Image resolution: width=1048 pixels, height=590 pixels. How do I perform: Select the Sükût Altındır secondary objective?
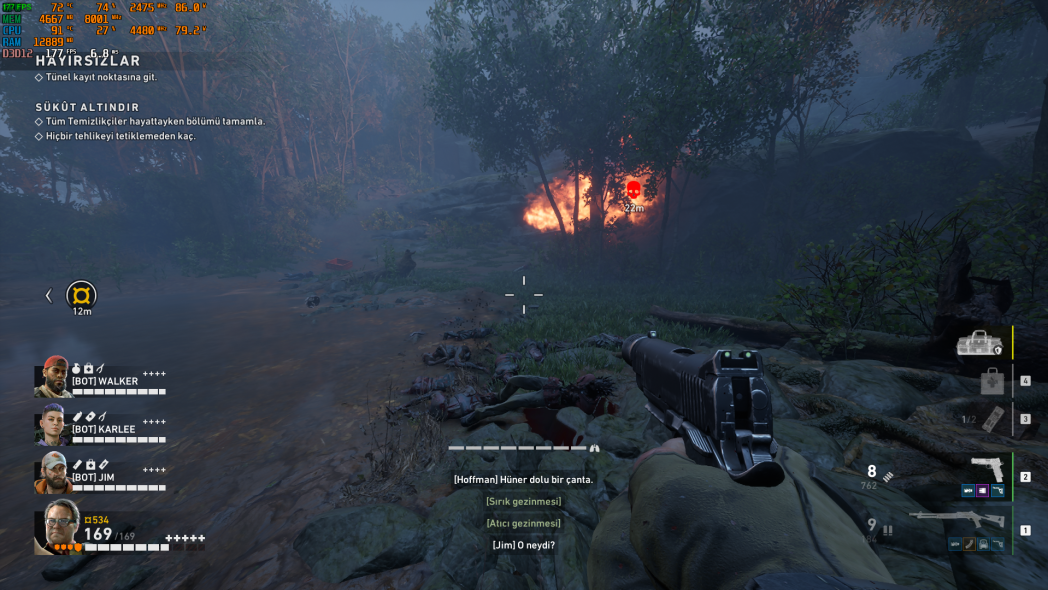pyautogui.click(x=86, y=107)
